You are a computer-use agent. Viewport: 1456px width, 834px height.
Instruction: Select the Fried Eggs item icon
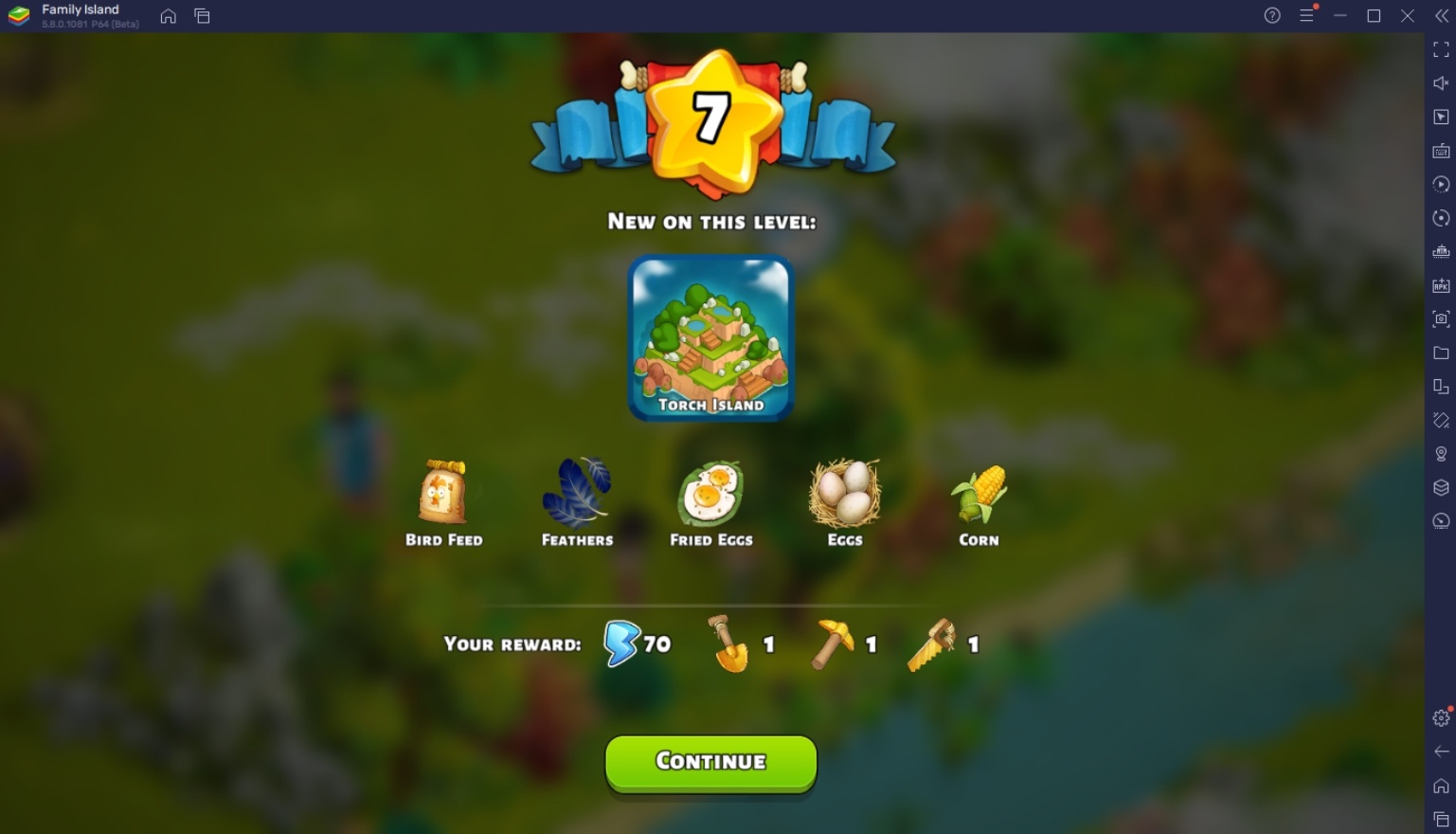click(x=710, y=493)
